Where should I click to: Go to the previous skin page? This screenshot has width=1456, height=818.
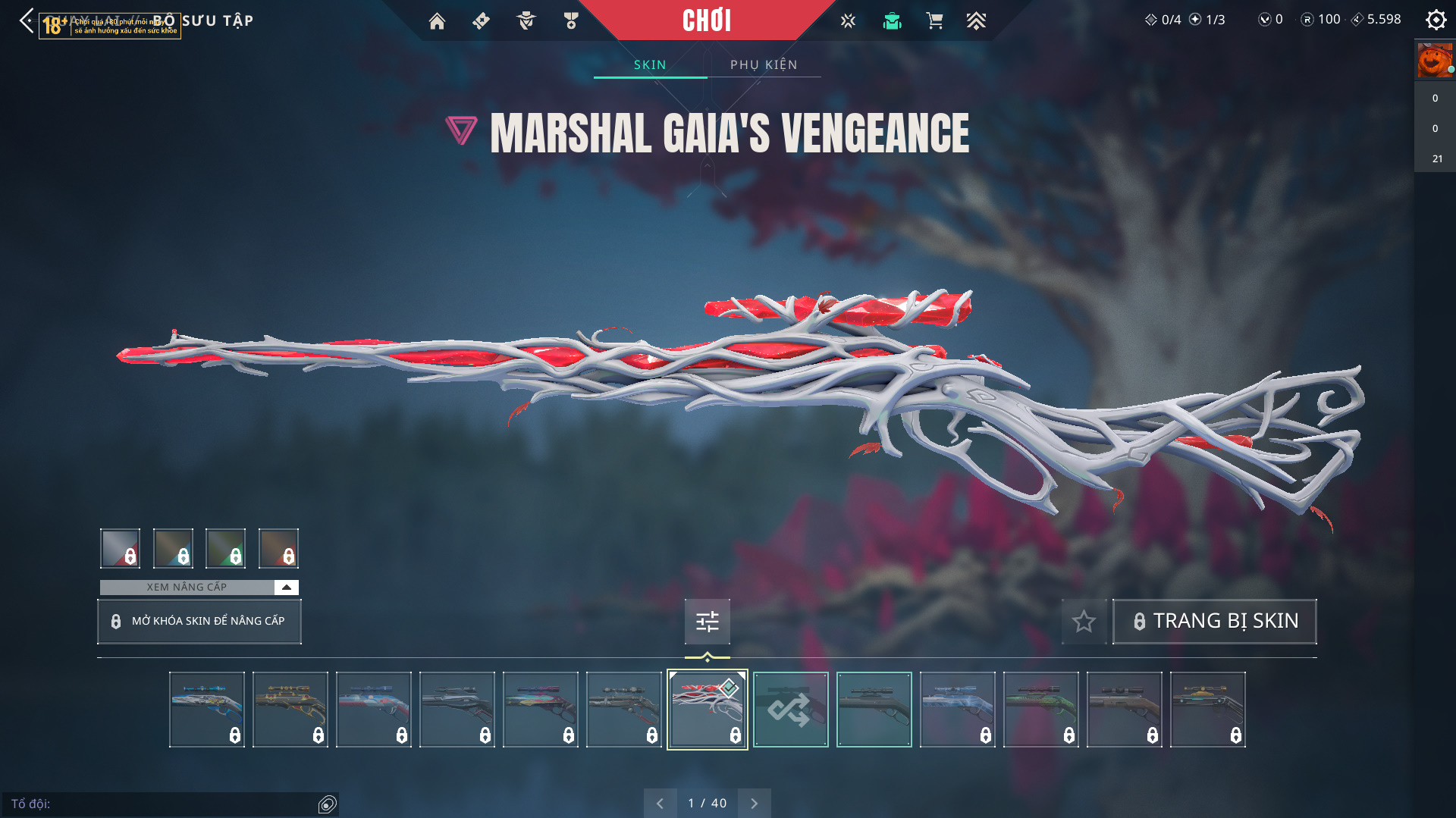pos(660,804)
